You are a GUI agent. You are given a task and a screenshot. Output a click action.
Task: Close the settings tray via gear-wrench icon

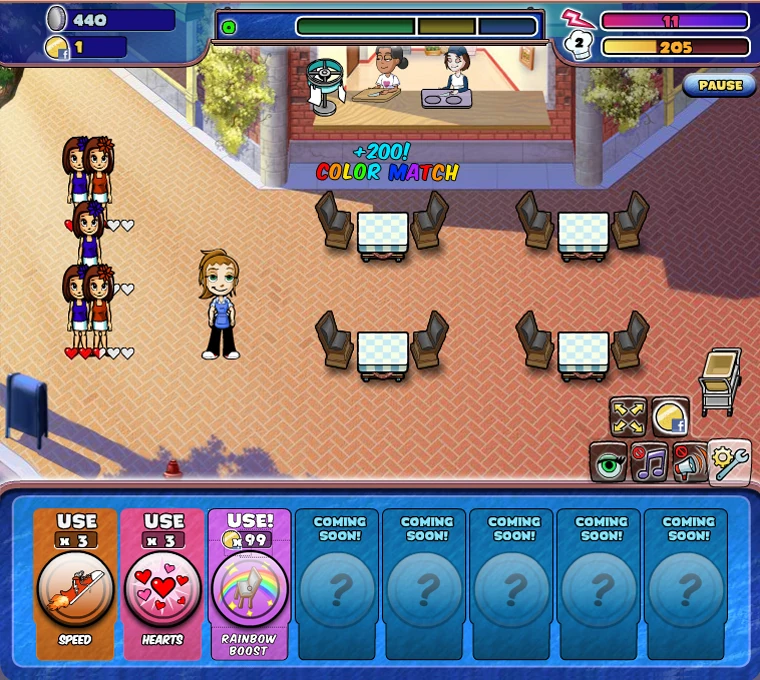729,462
